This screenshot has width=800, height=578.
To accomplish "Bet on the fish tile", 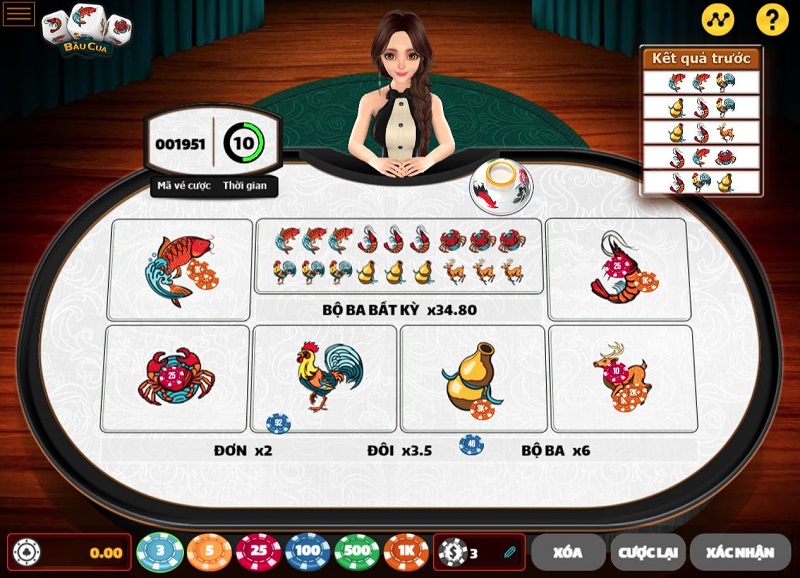I will click(x=180, y=269).
